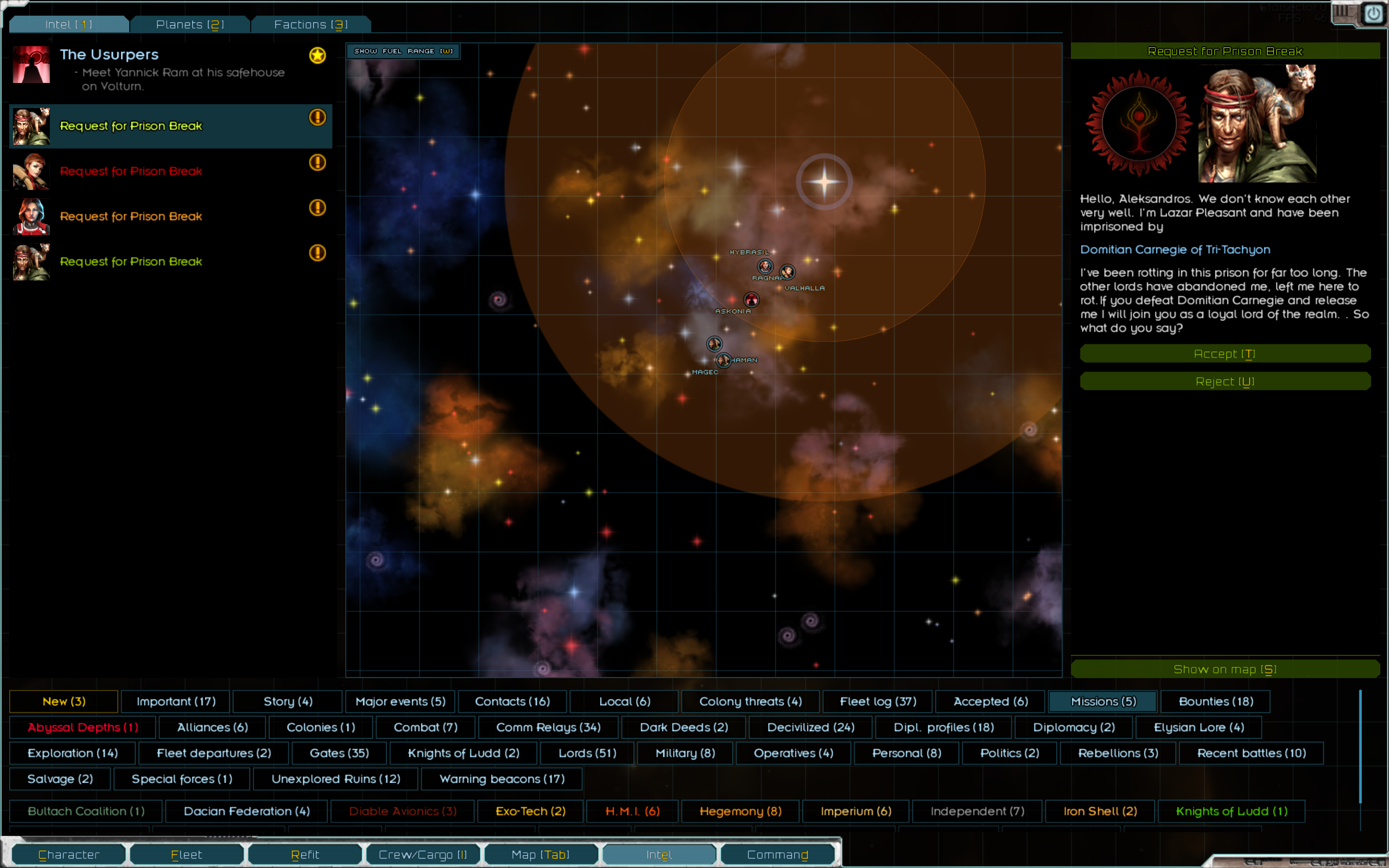Screen dimensions: 1389x868
Task: Accept the prison break request
Action: pos(1225,354)
